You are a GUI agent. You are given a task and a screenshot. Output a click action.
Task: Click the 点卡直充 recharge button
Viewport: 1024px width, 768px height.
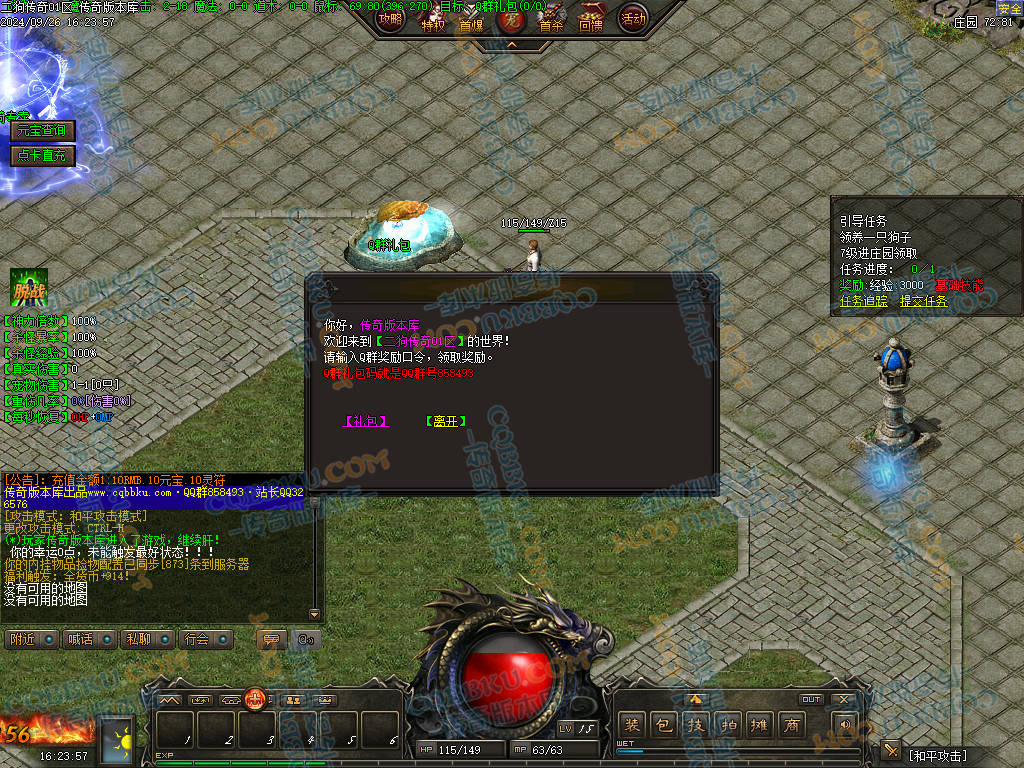click(x=42, y=155)
